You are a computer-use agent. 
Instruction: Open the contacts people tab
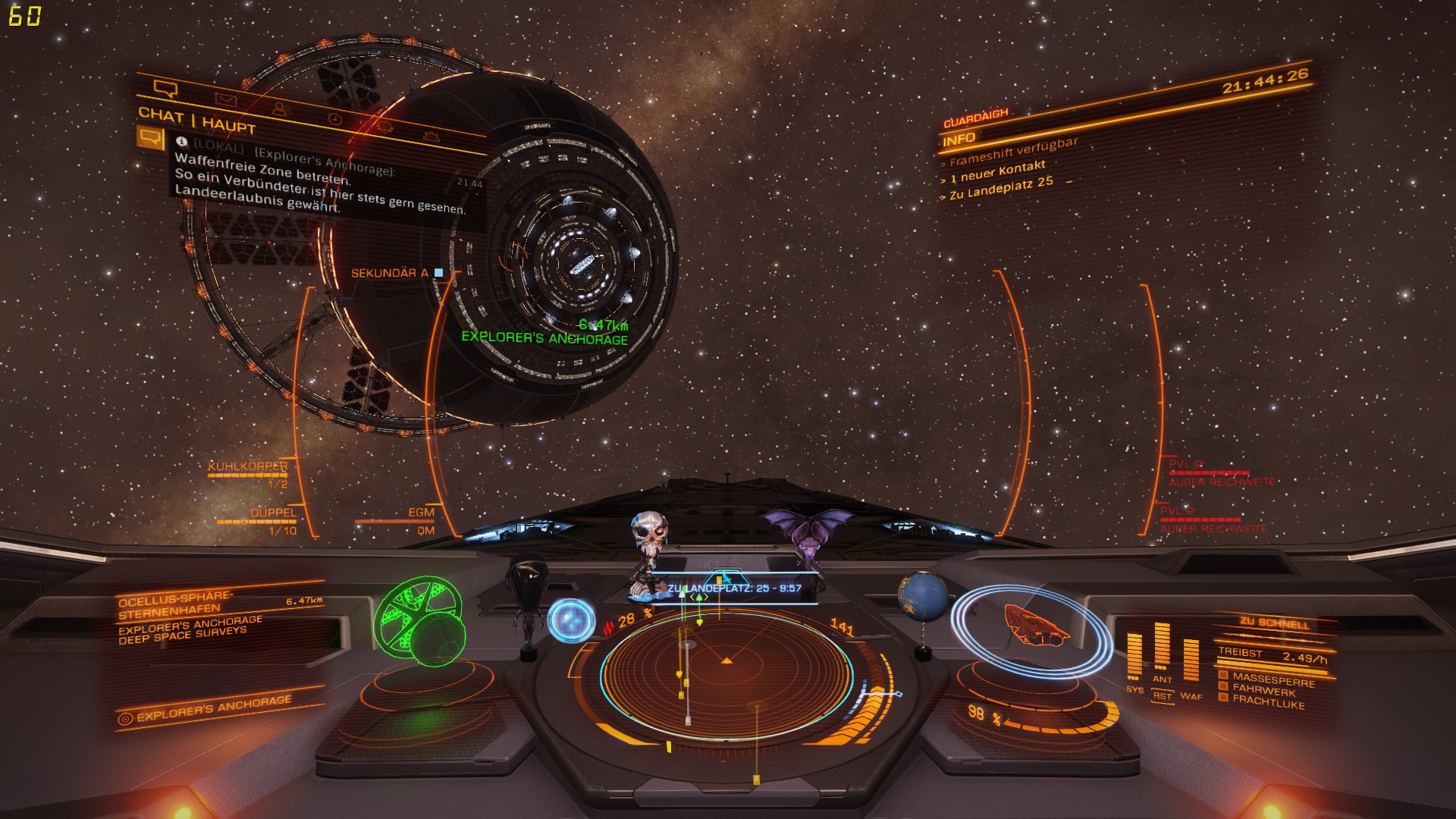click(x=280, y=109)
